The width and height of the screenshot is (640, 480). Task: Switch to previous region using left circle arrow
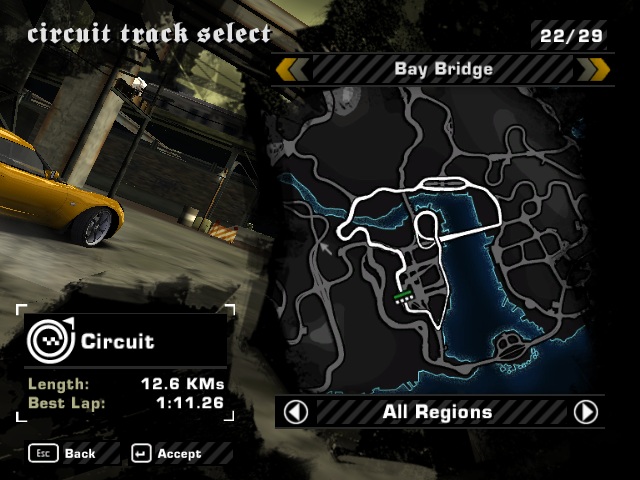[296, 412]
